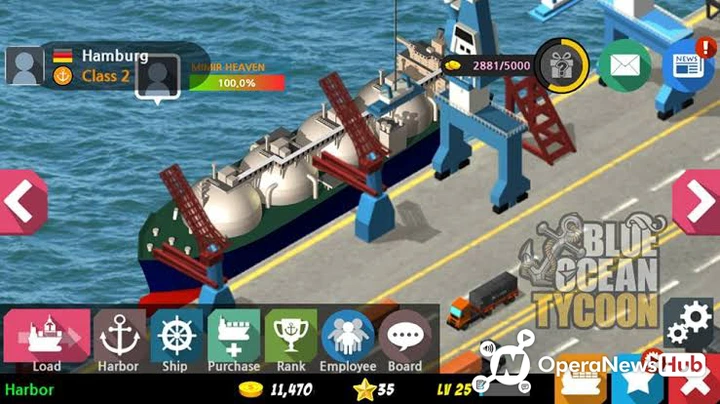The width and height of the screenshot is (720, 404).
Task: Open the blue news icon
Action: tap(687, 66)
